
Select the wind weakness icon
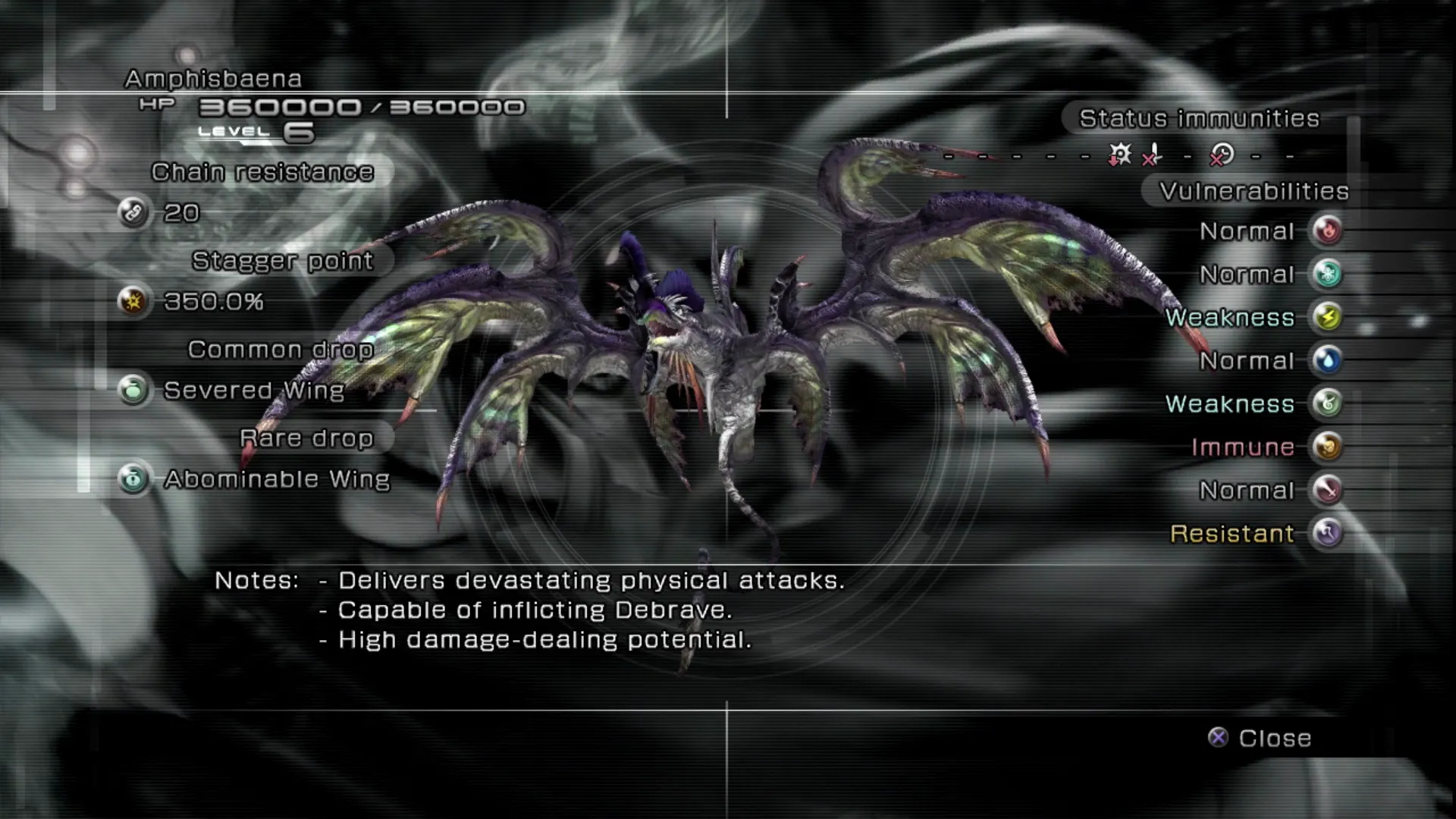tap(1327, 403)
